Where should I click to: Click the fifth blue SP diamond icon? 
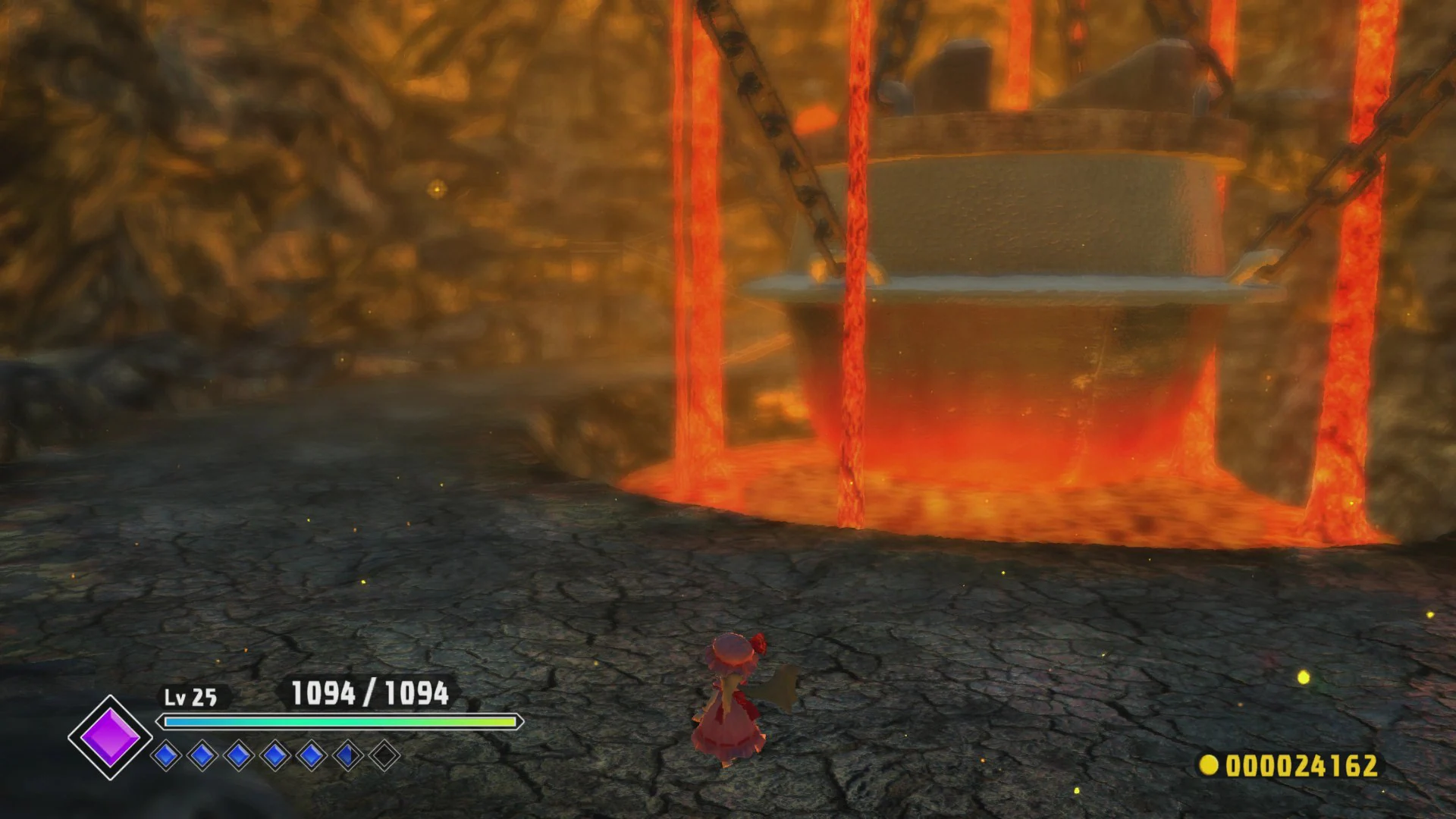(x=312, y=756)
